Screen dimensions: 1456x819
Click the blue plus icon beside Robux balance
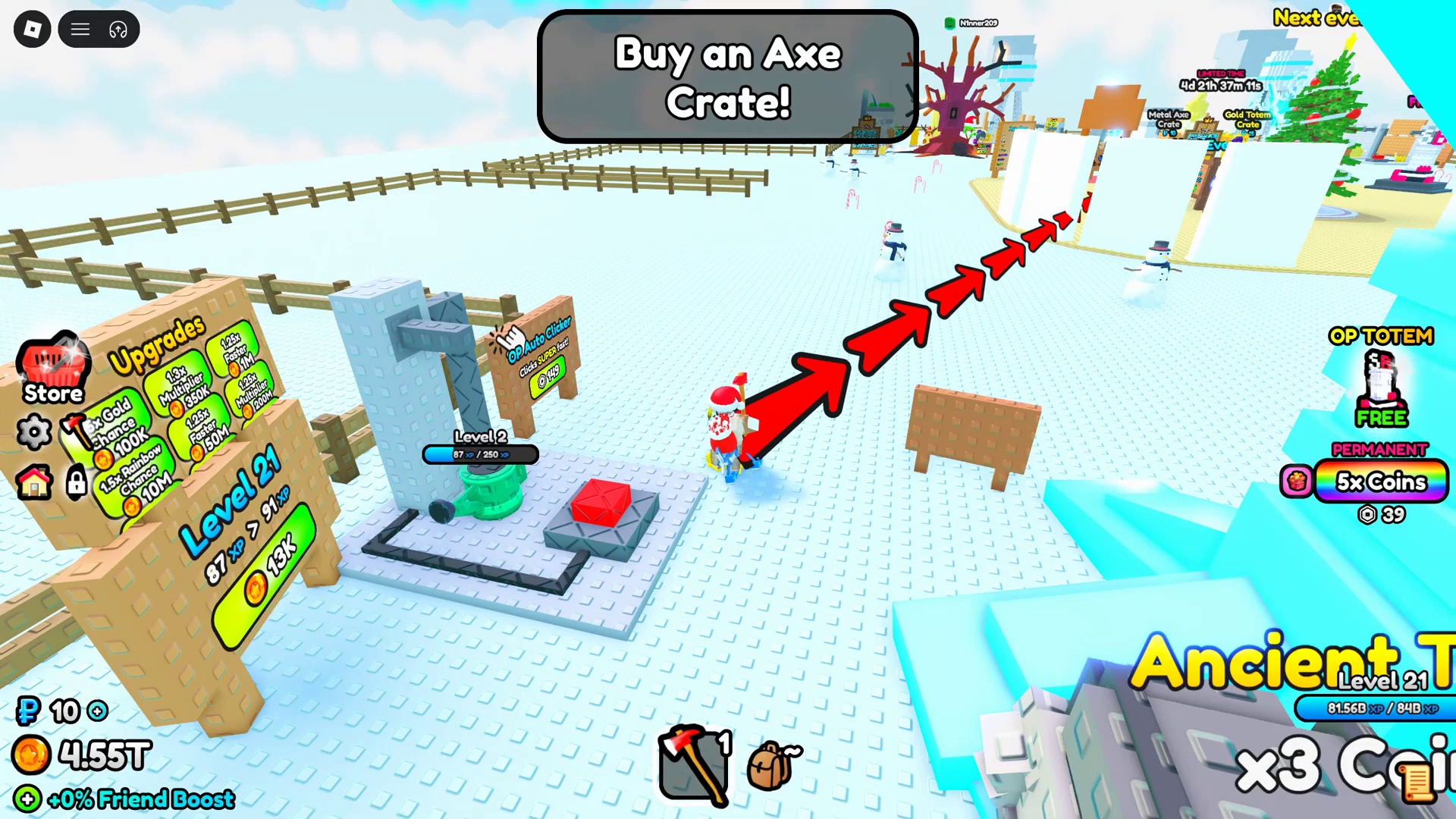point(97,711)
